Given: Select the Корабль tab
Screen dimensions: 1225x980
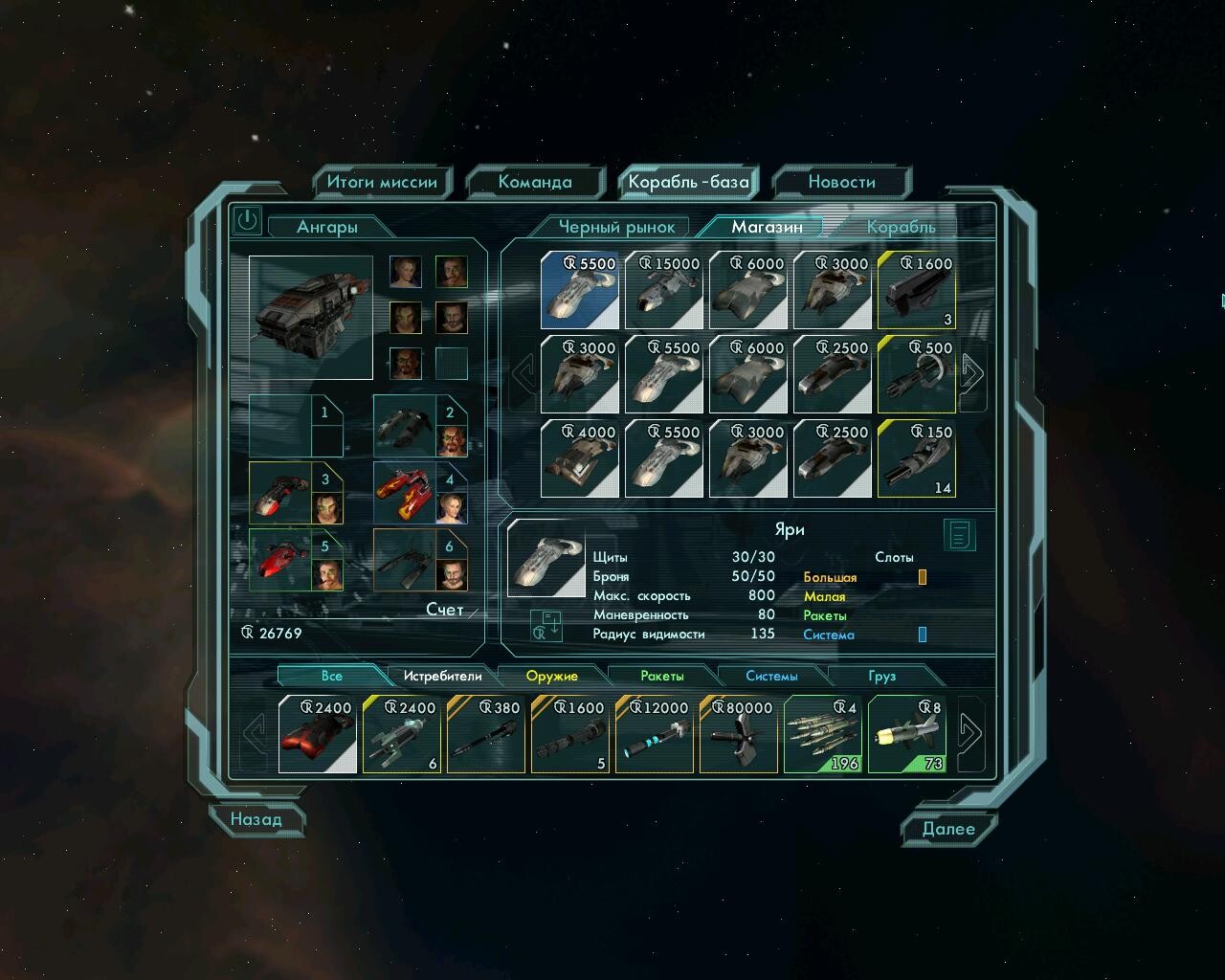Looking at the screenshot, I should (x=901, y=227).
